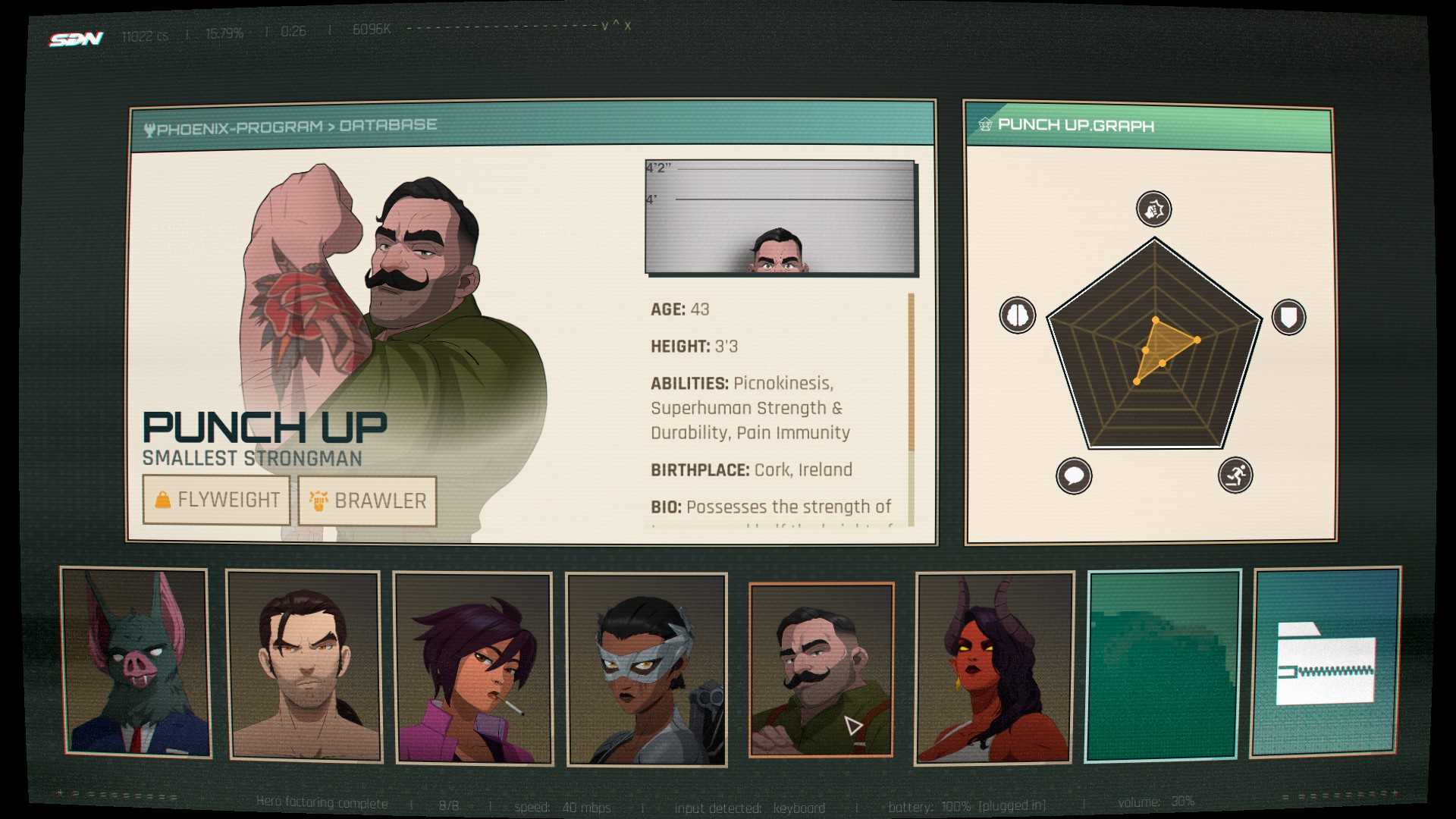Select the bat-faced hero portrait
1456x819 pixels.
[136, 662]
